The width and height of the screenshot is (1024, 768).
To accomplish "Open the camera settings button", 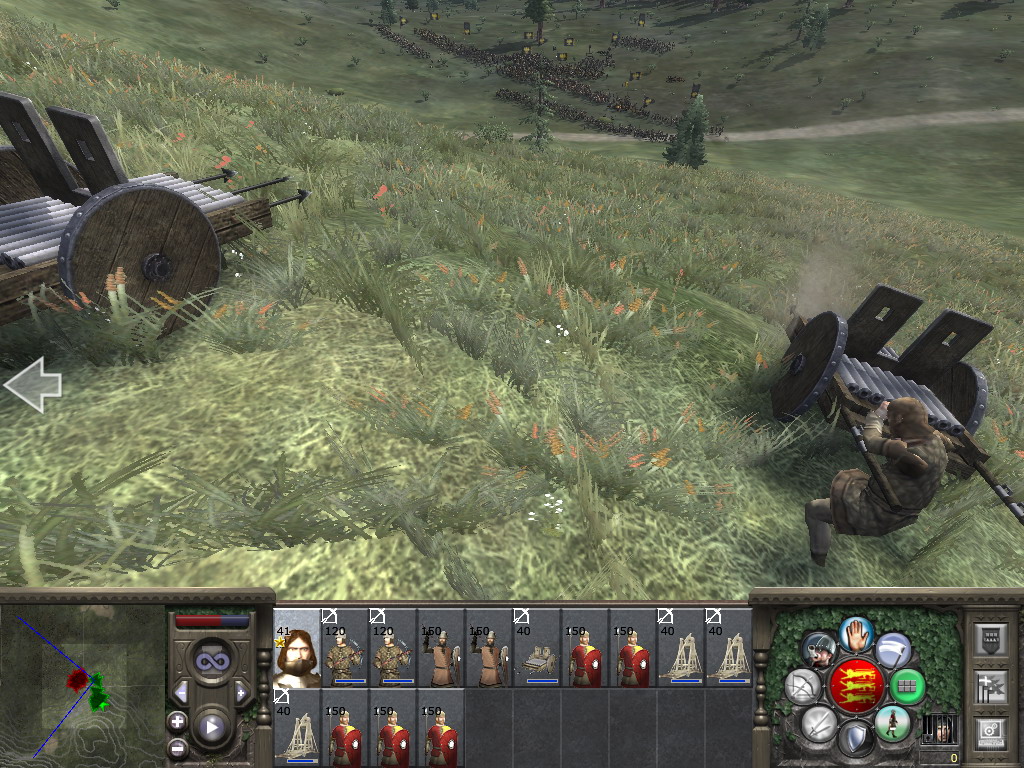I will (x=990, y=732).
